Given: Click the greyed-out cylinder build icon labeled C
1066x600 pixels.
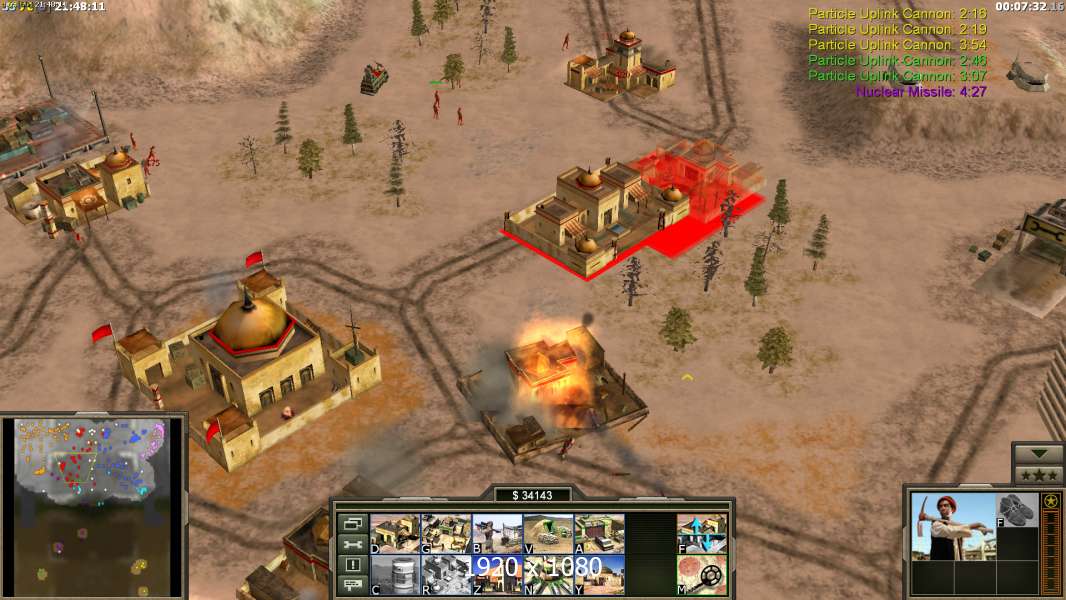Looking at the screenshot, I should click(x=395, y=574).
